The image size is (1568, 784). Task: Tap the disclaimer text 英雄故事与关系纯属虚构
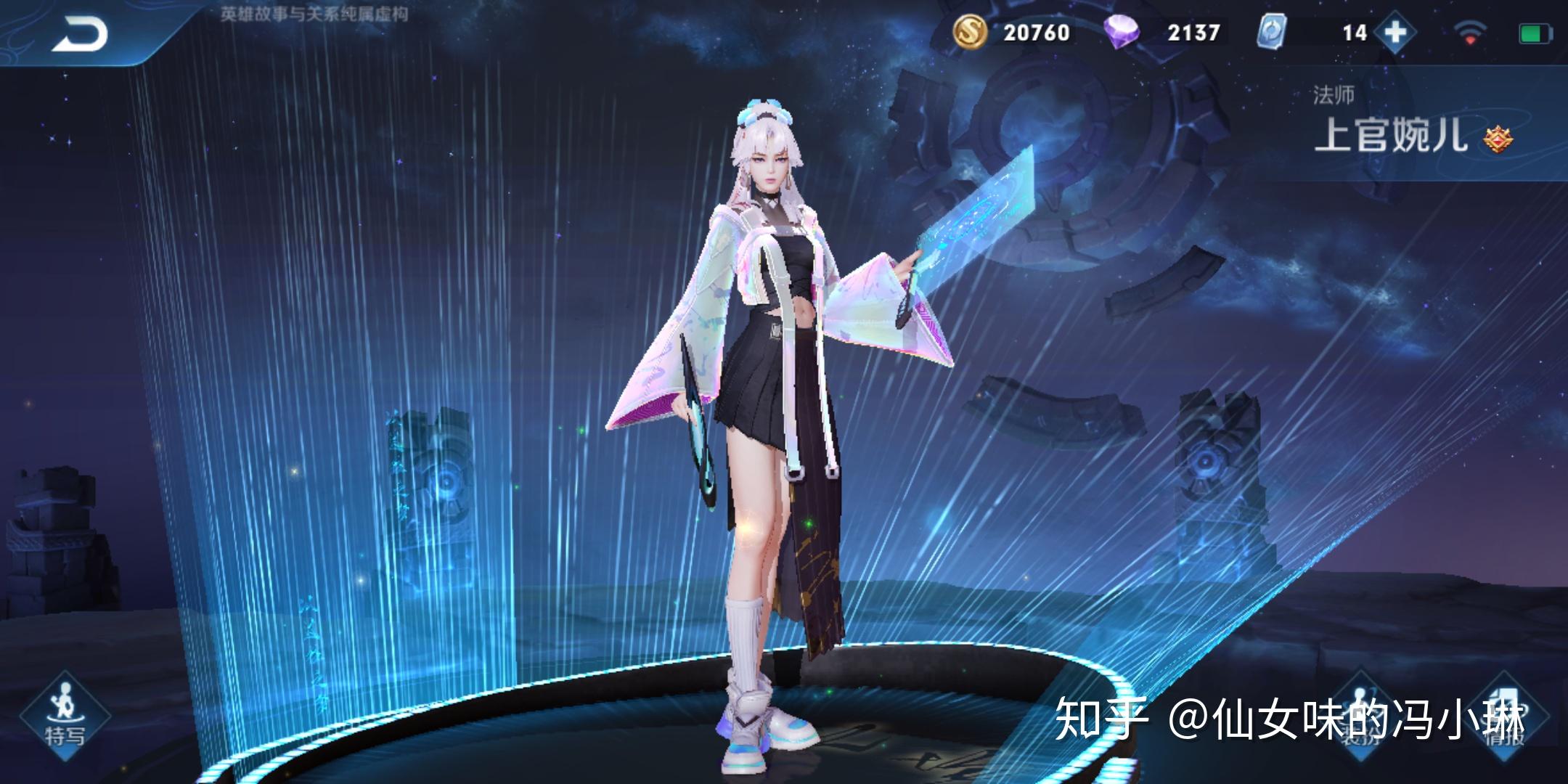click(312, 12)
